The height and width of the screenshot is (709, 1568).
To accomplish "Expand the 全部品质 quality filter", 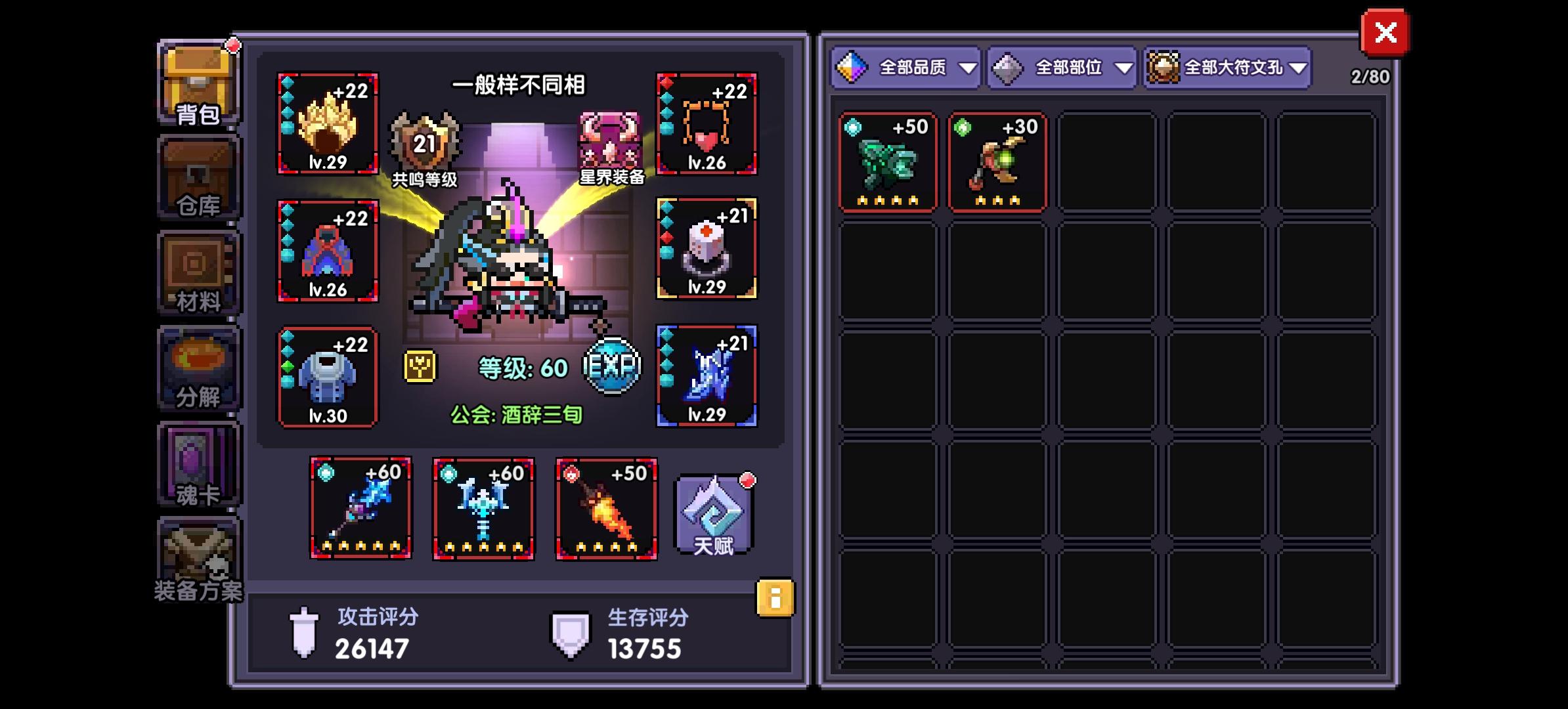I will coord(906,66).
